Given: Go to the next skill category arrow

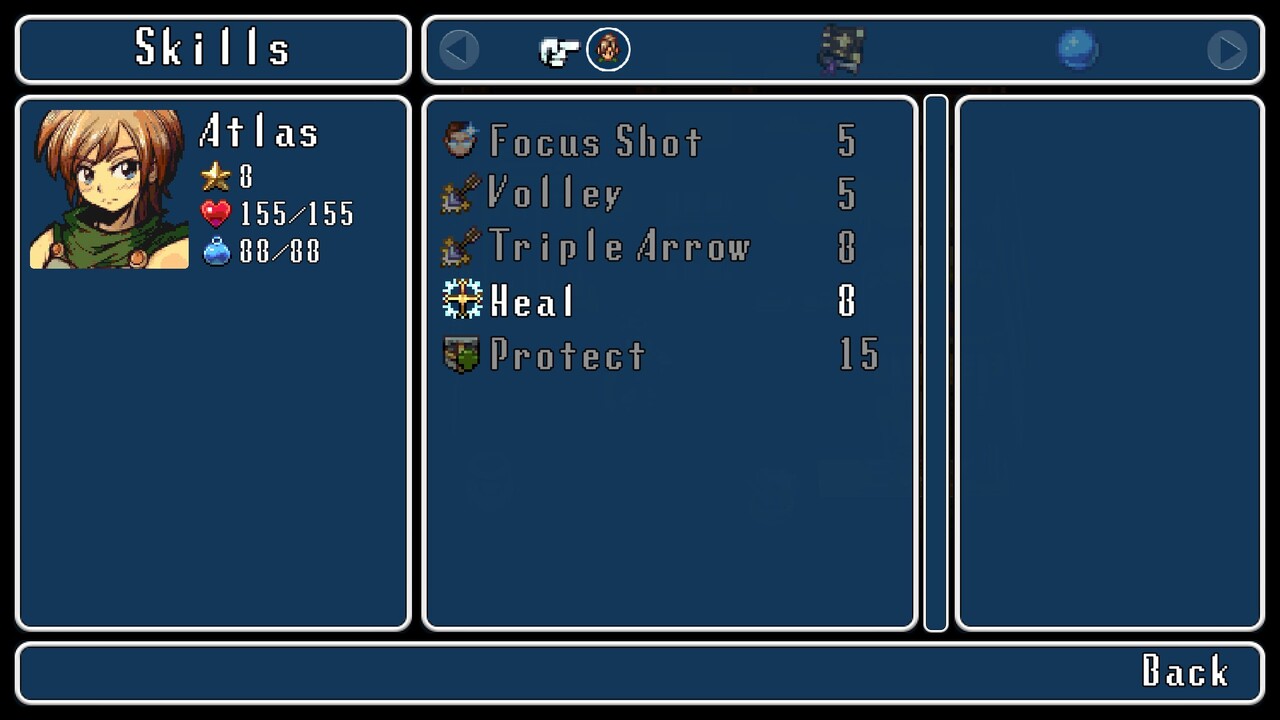Looking at the screenshot, I should [x=1226, y=50].
